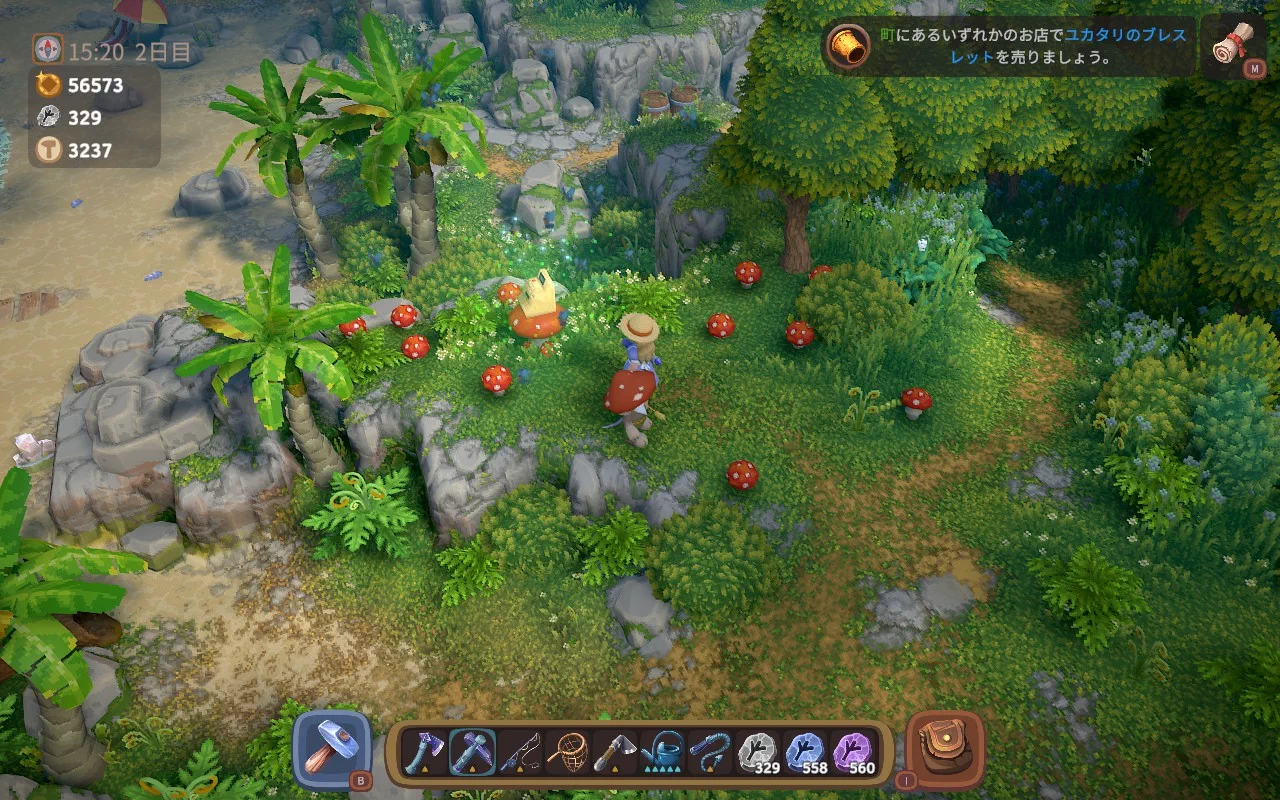Screen dimensions: 1280x800
Task: Equip the fishing rod
Action: tap(520, 751)
